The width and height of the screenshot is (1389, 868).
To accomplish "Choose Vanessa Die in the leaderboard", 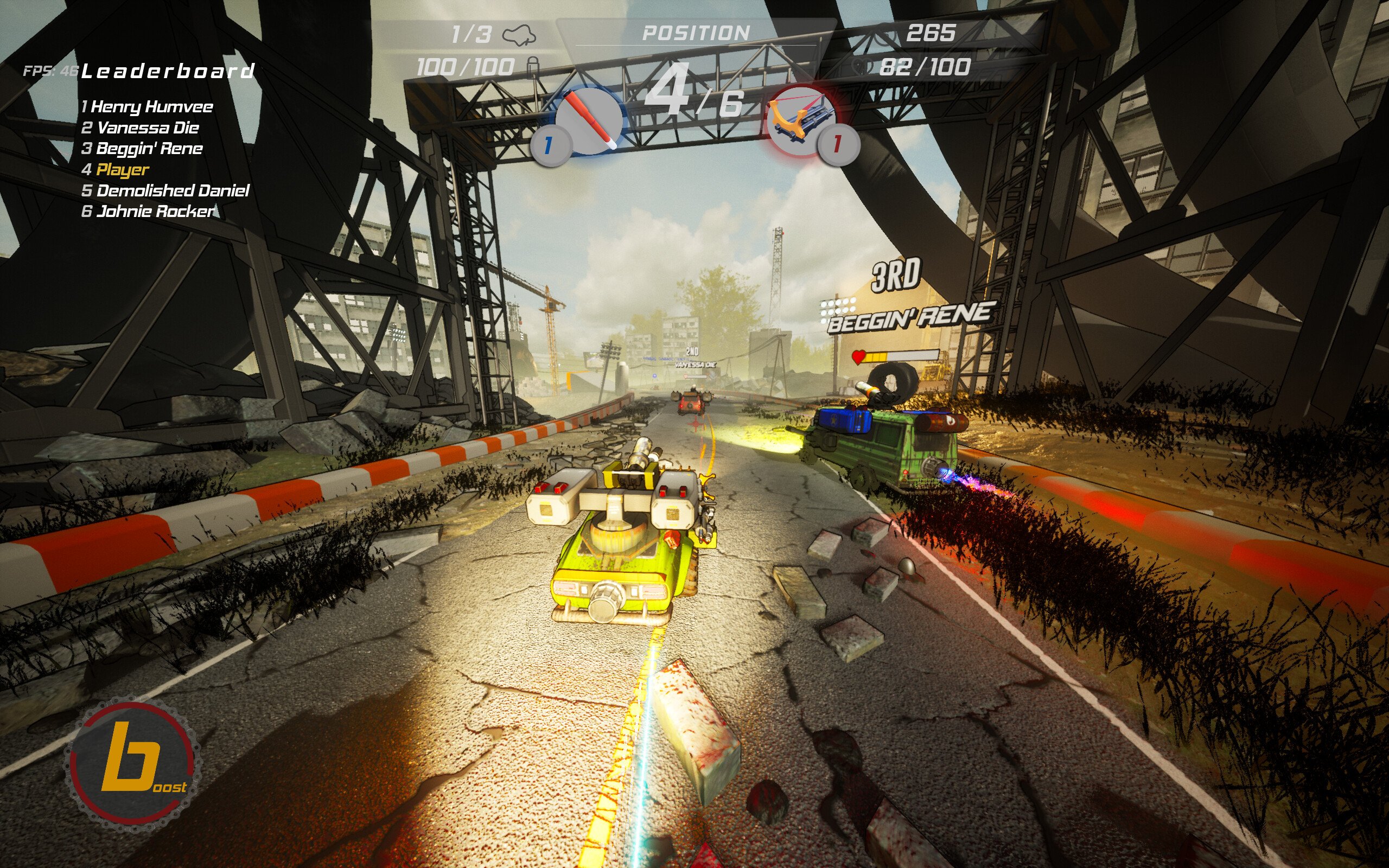I will 141,128.
